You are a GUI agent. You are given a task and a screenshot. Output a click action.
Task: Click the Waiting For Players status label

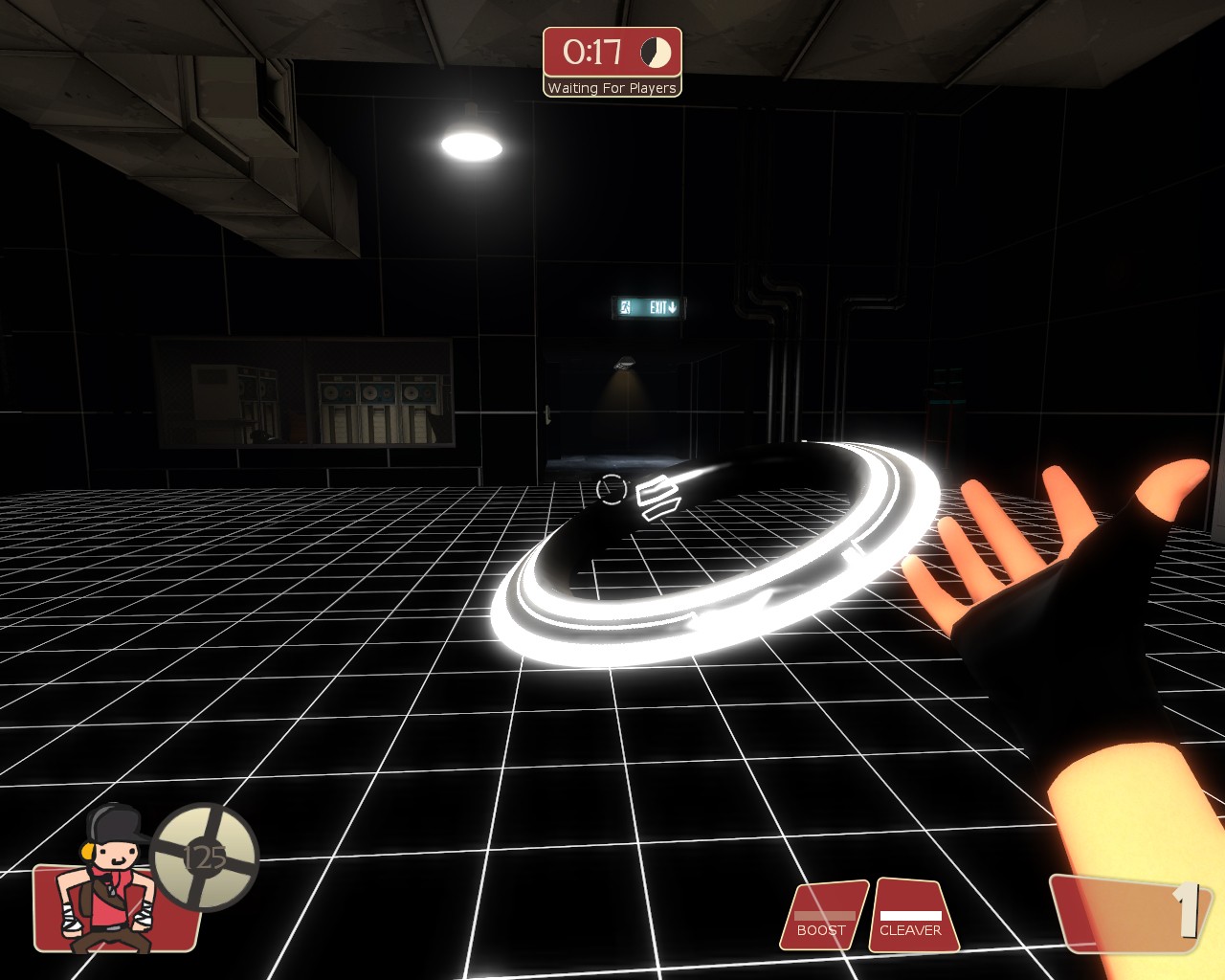point(612,88)
